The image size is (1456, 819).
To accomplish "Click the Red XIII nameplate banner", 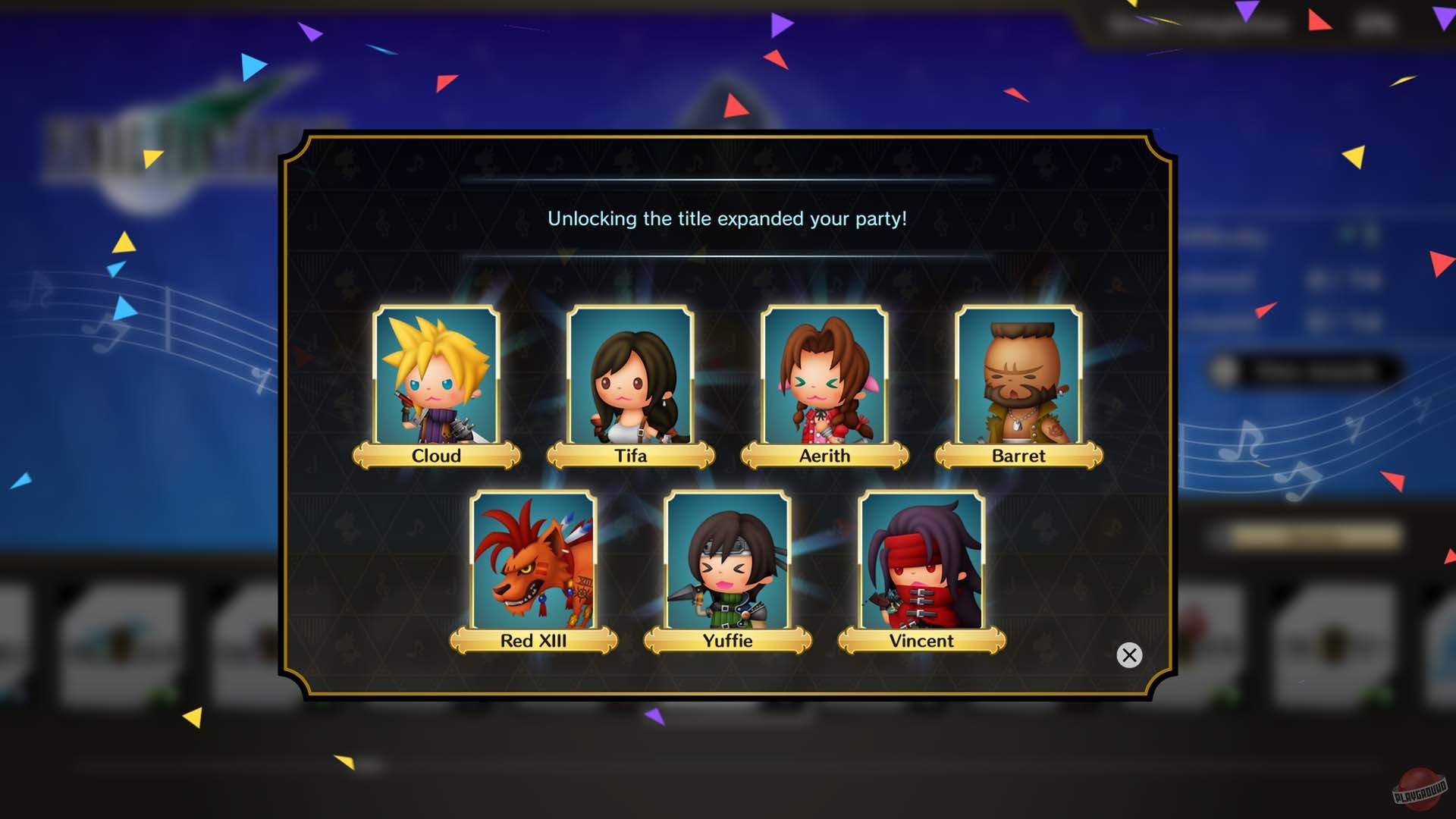I will pos(533,641).
